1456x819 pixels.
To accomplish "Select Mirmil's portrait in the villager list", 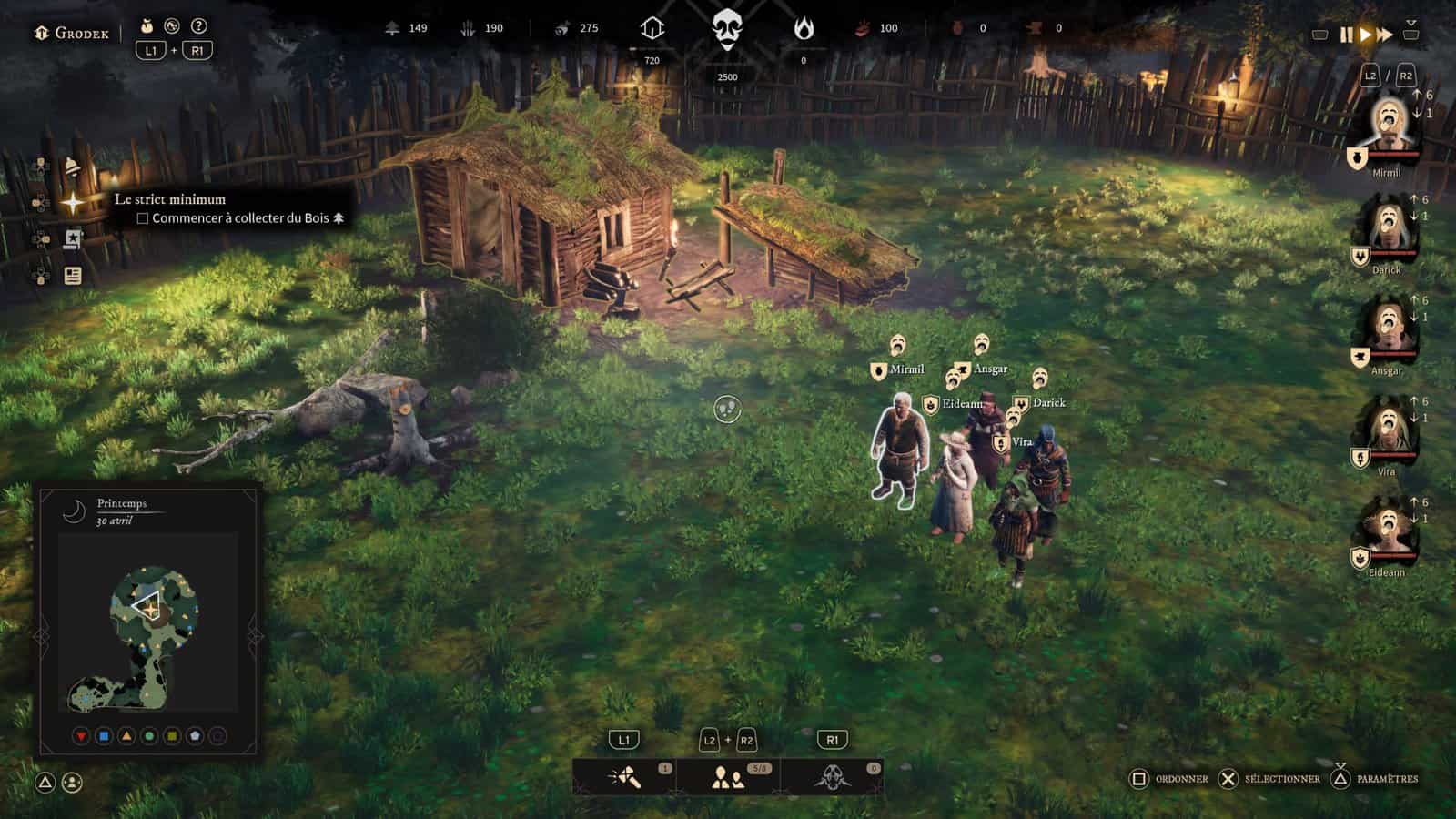I will (x=1386, y=126).
